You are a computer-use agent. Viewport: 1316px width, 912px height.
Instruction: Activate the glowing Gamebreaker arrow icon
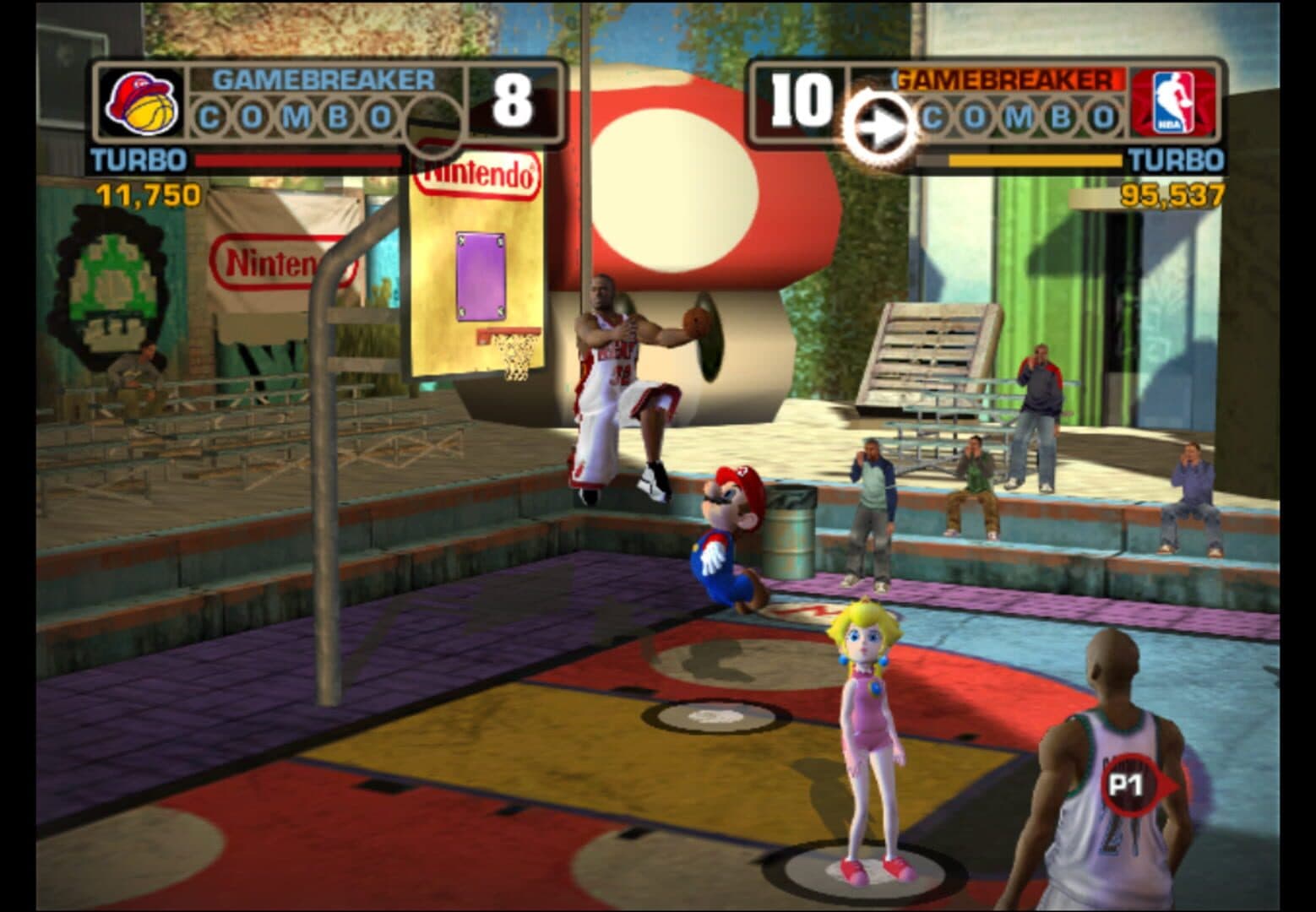(878, 127)
